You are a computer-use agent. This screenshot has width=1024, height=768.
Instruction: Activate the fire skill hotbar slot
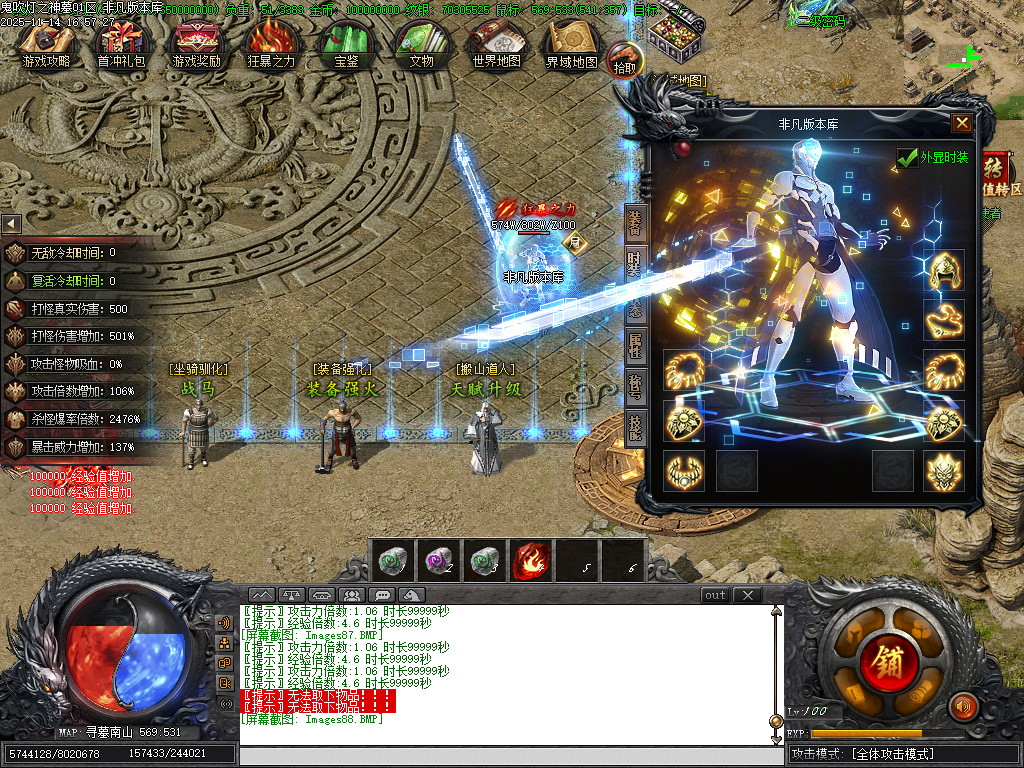531,561
